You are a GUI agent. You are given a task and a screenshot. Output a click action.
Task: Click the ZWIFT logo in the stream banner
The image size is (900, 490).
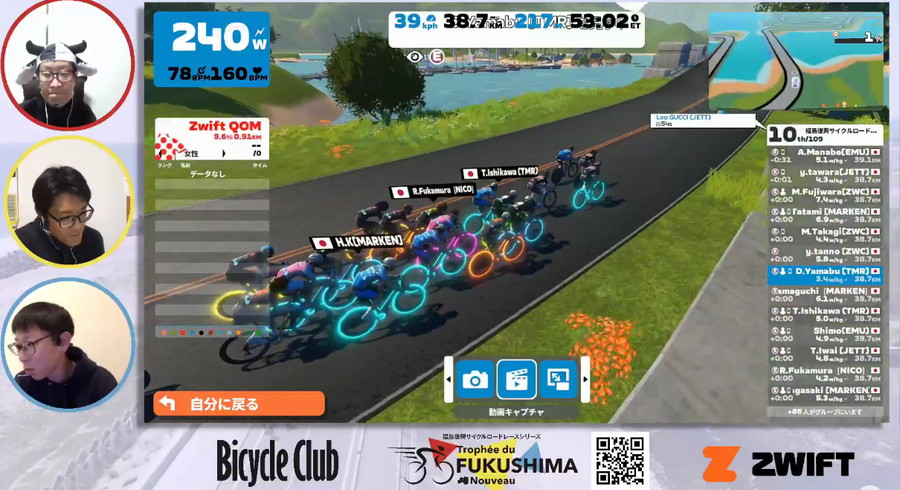click(778, 464)
